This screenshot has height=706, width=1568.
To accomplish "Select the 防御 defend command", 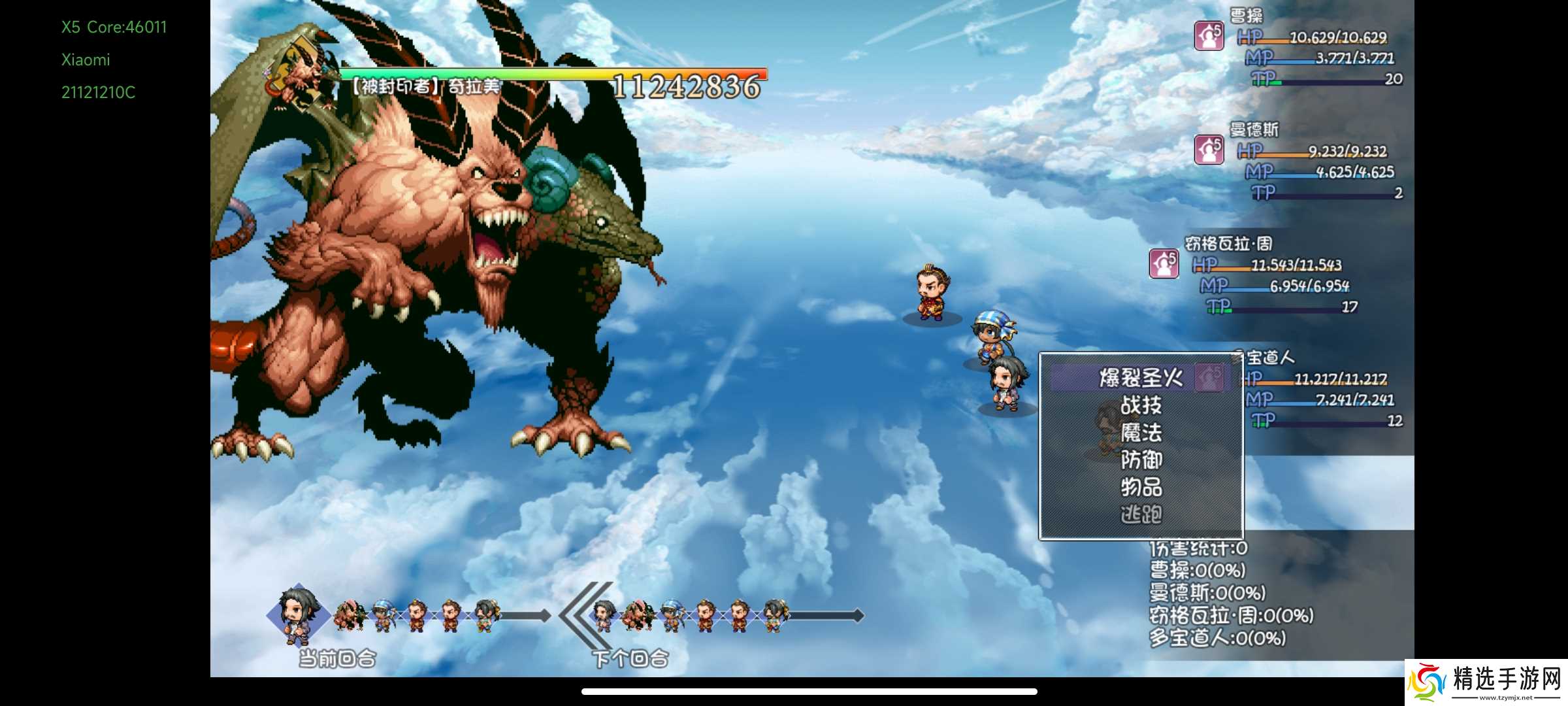I will [x=1141, y=460].
